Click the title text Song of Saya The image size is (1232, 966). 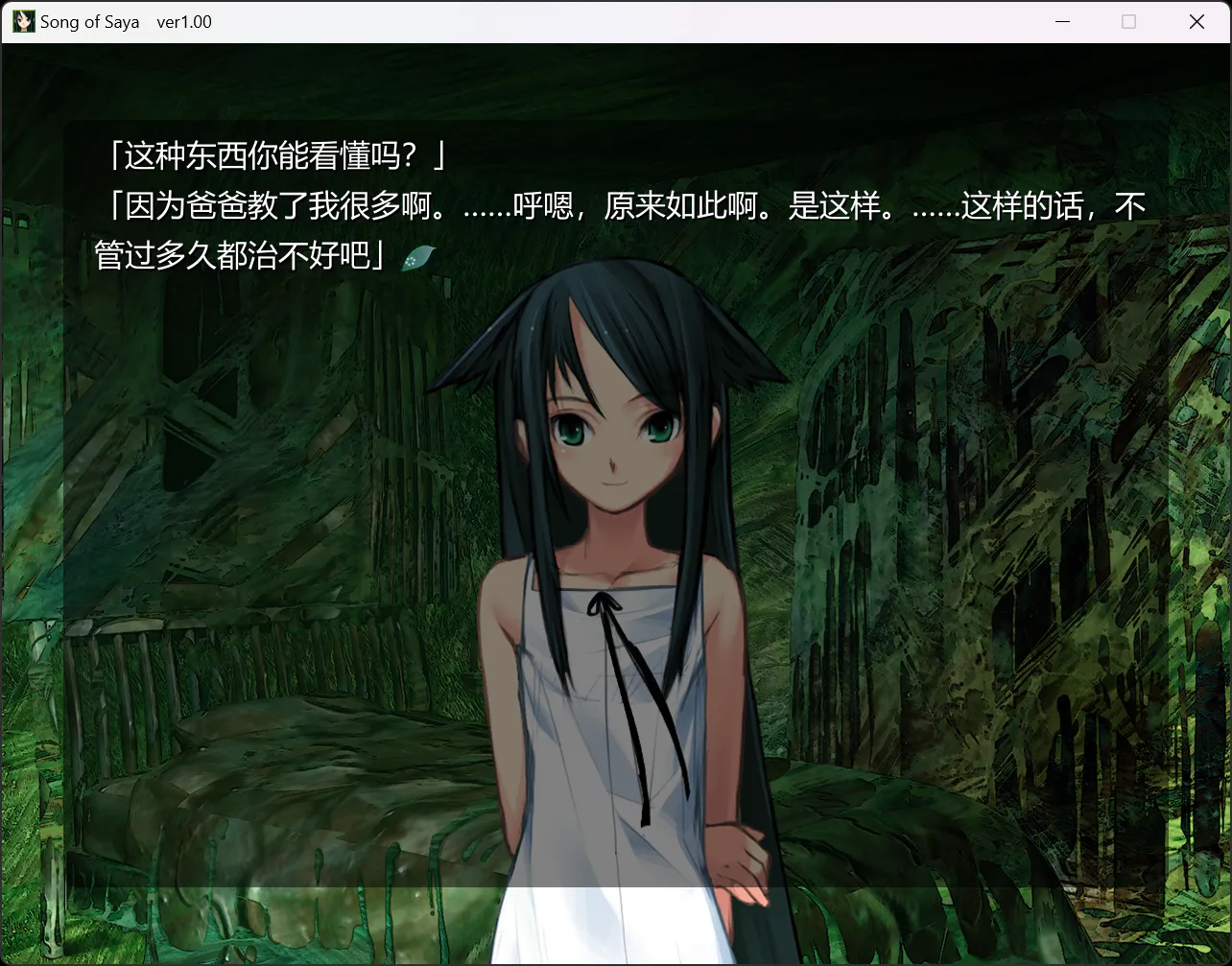click(88, 21)
